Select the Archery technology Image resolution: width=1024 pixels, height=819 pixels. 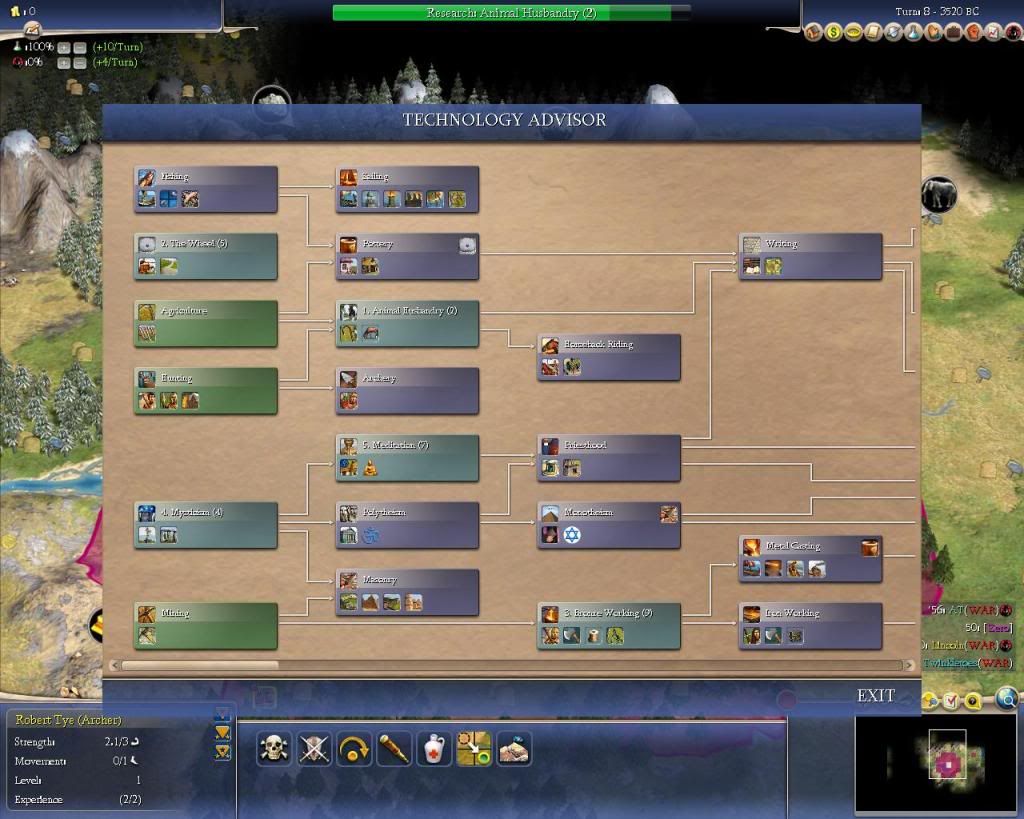click(407, 391)
